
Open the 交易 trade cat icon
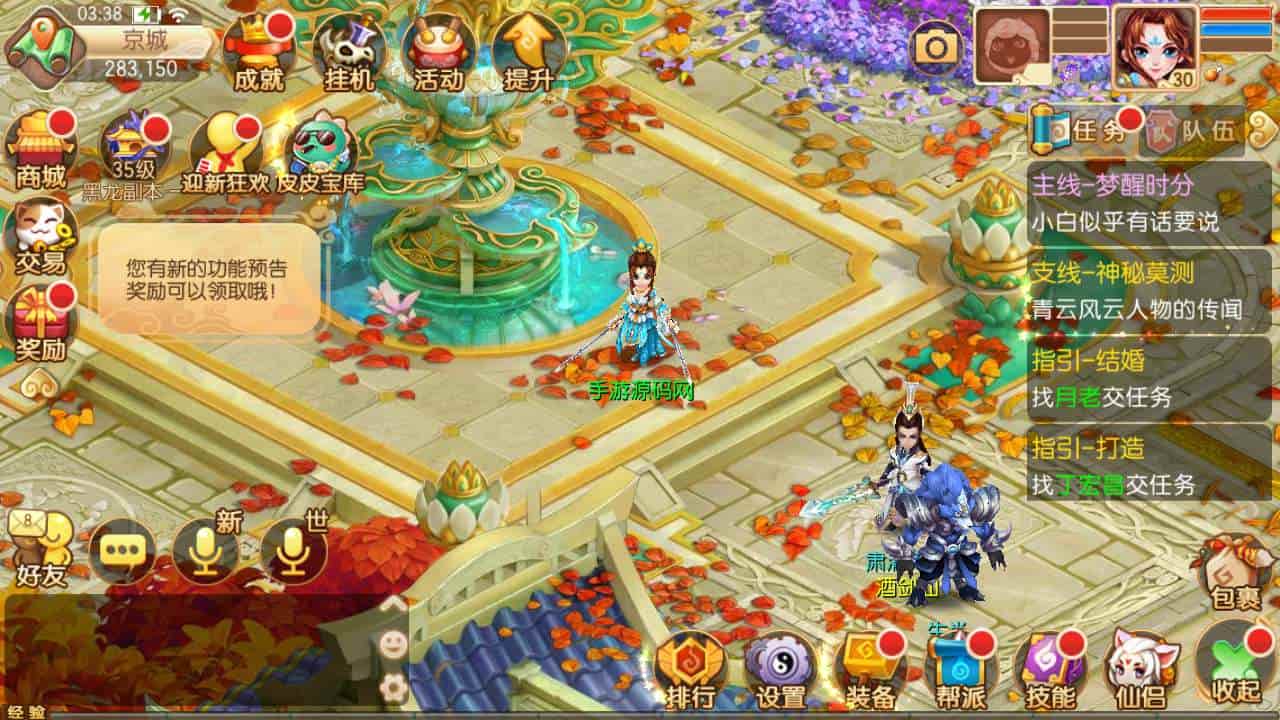pyautogui.click(x=40, y=236)
